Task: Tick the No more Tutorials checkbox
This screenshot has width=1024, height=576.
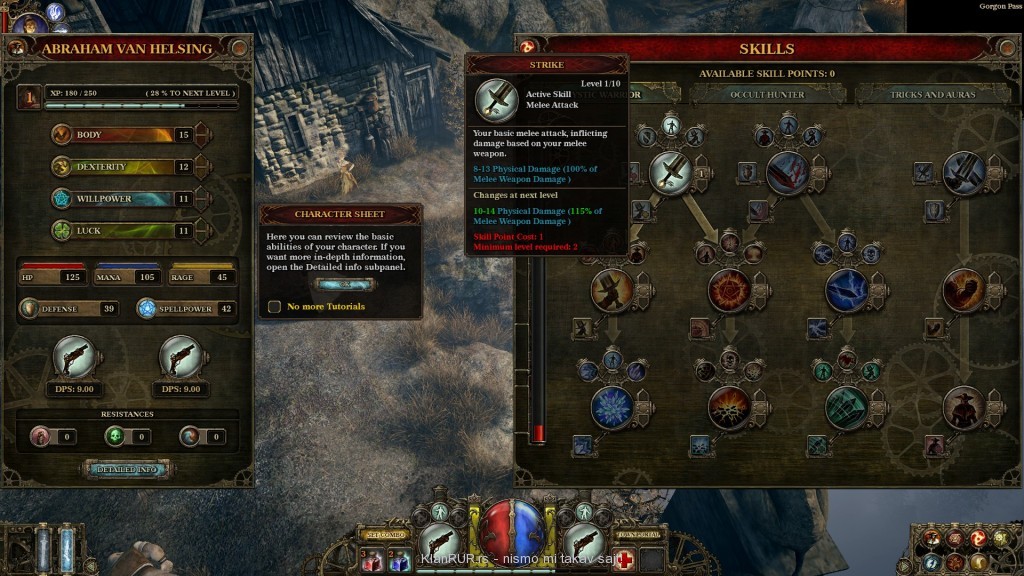Action: (274, 306)
